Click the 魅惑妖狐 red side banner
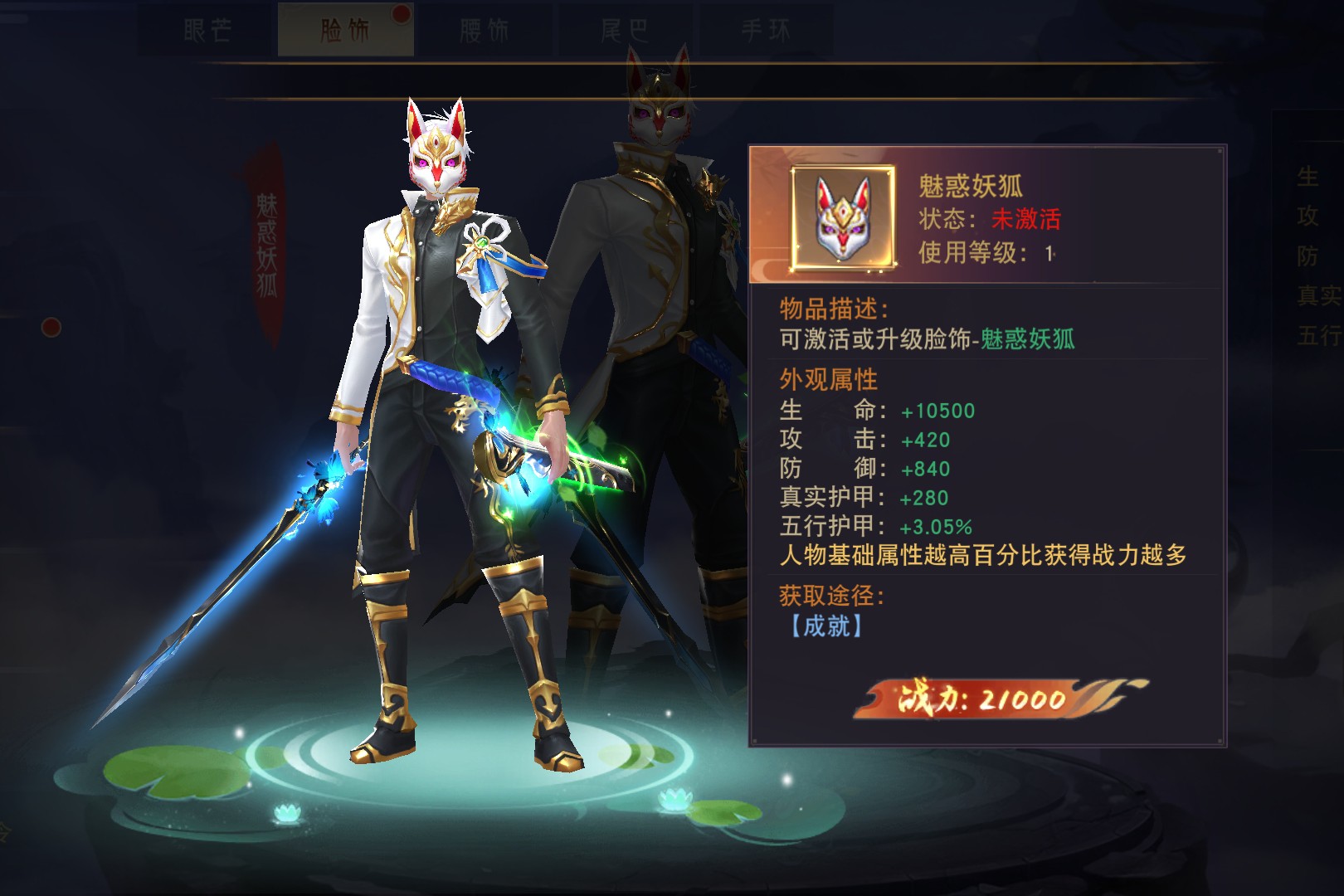The image size is (1344, 896). pos(266,245)
